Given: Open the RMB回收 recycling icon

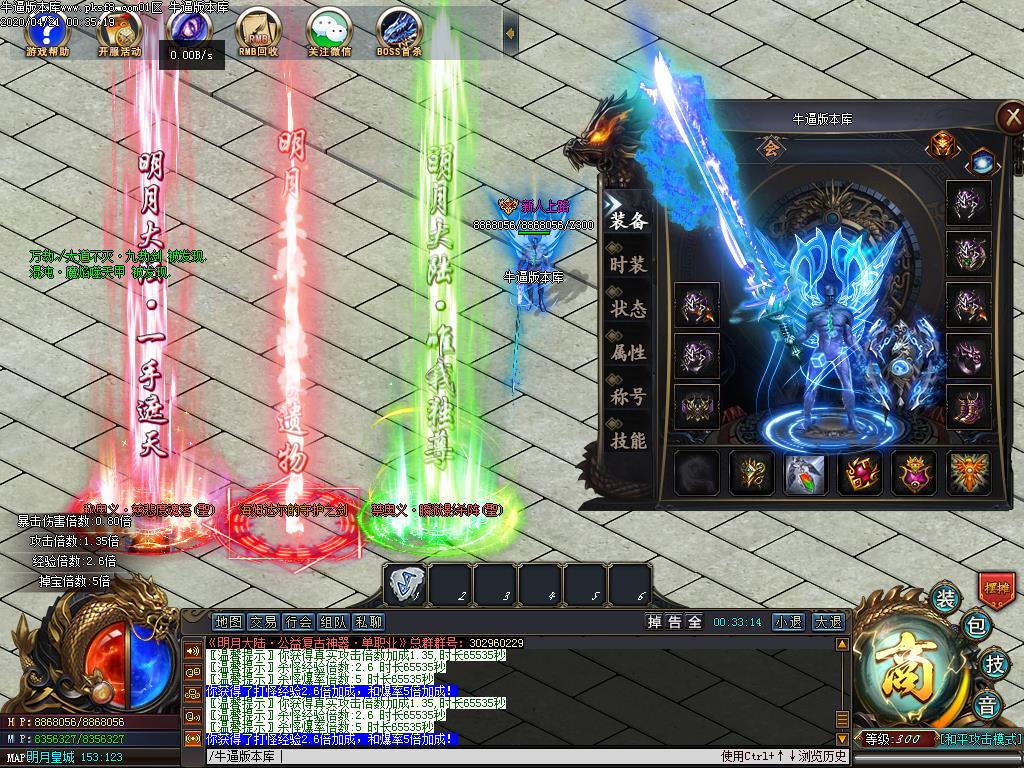Looking at the screenshot, I should point(257,33).
